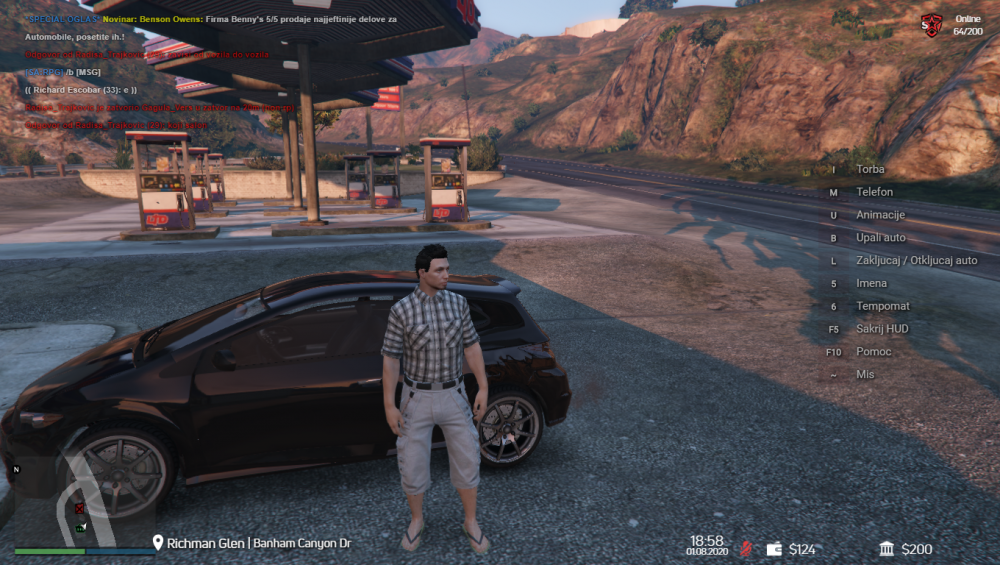The image size is (1000, 565).
Task: Select the bank building icon
Action: (887, 549)
